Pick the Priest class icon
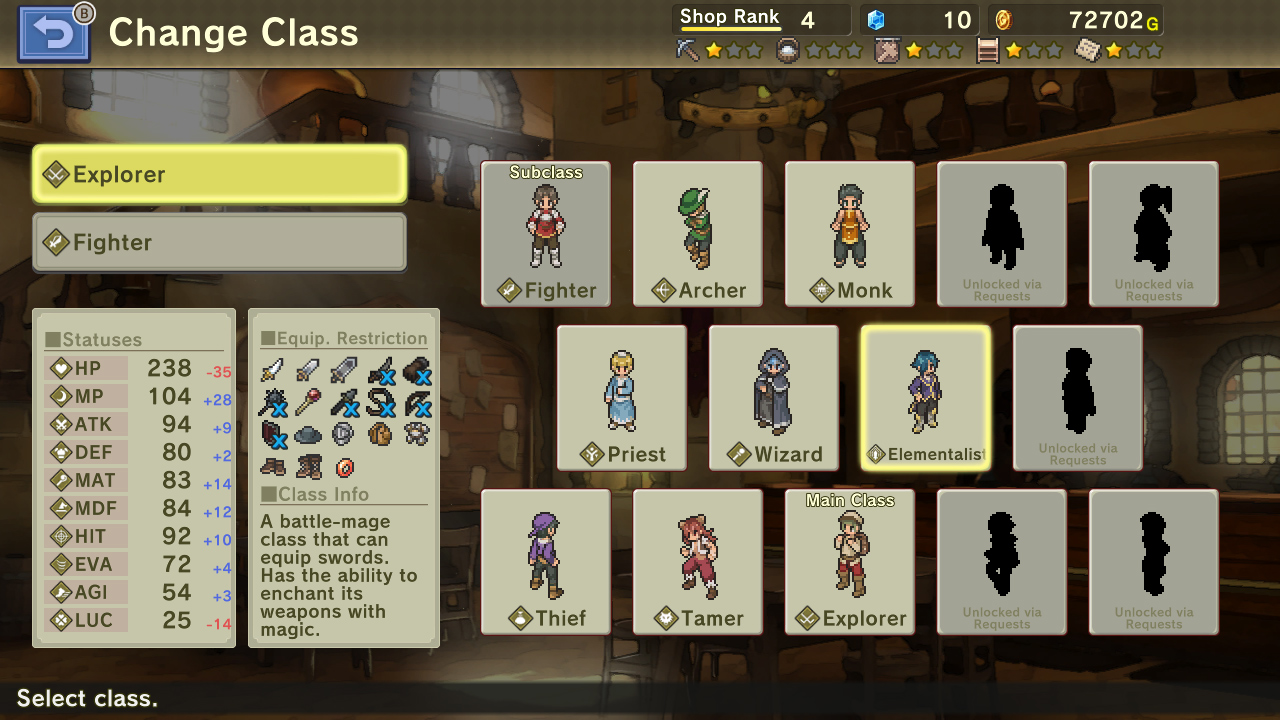The height and width of the screenshot is (720, 1280). coord(621,397)
